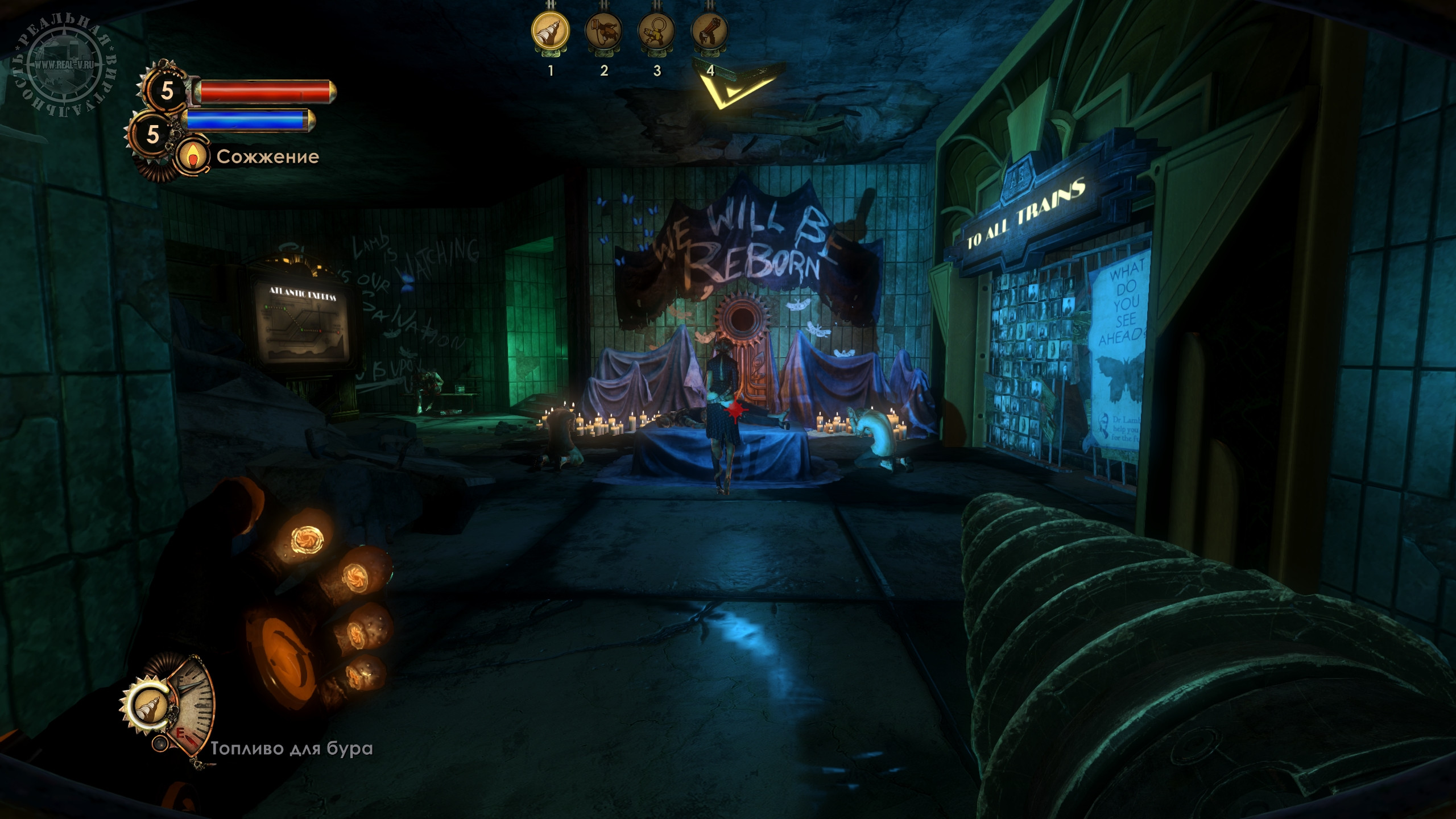
Task: Equip the gun in slot 4
Action: coord(709,31)
